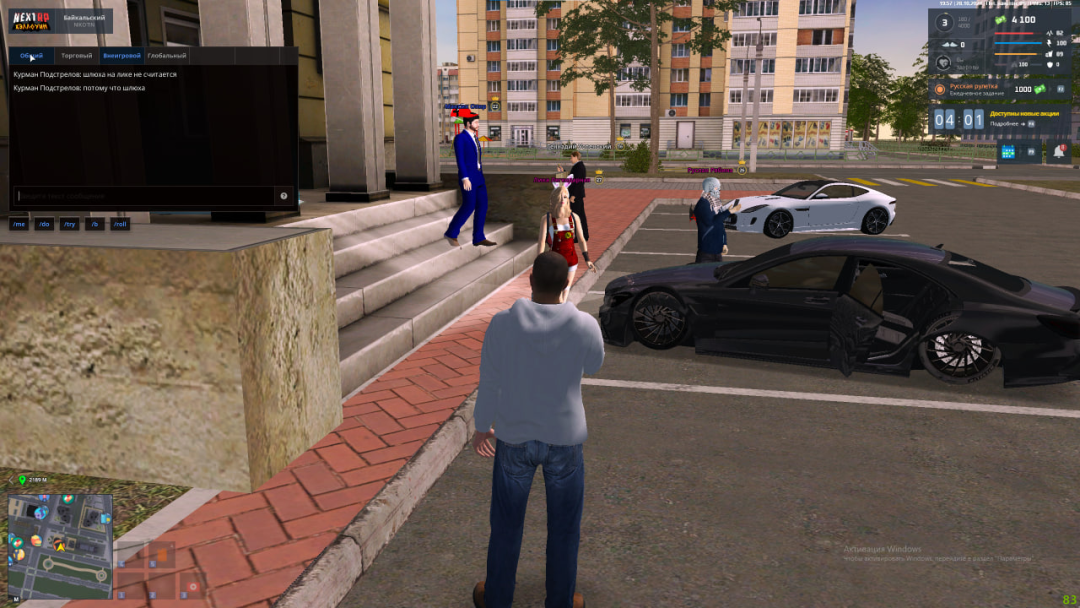Select the Внеигровой chat tab
The image size is (1080, 608).
coord(121,56)
